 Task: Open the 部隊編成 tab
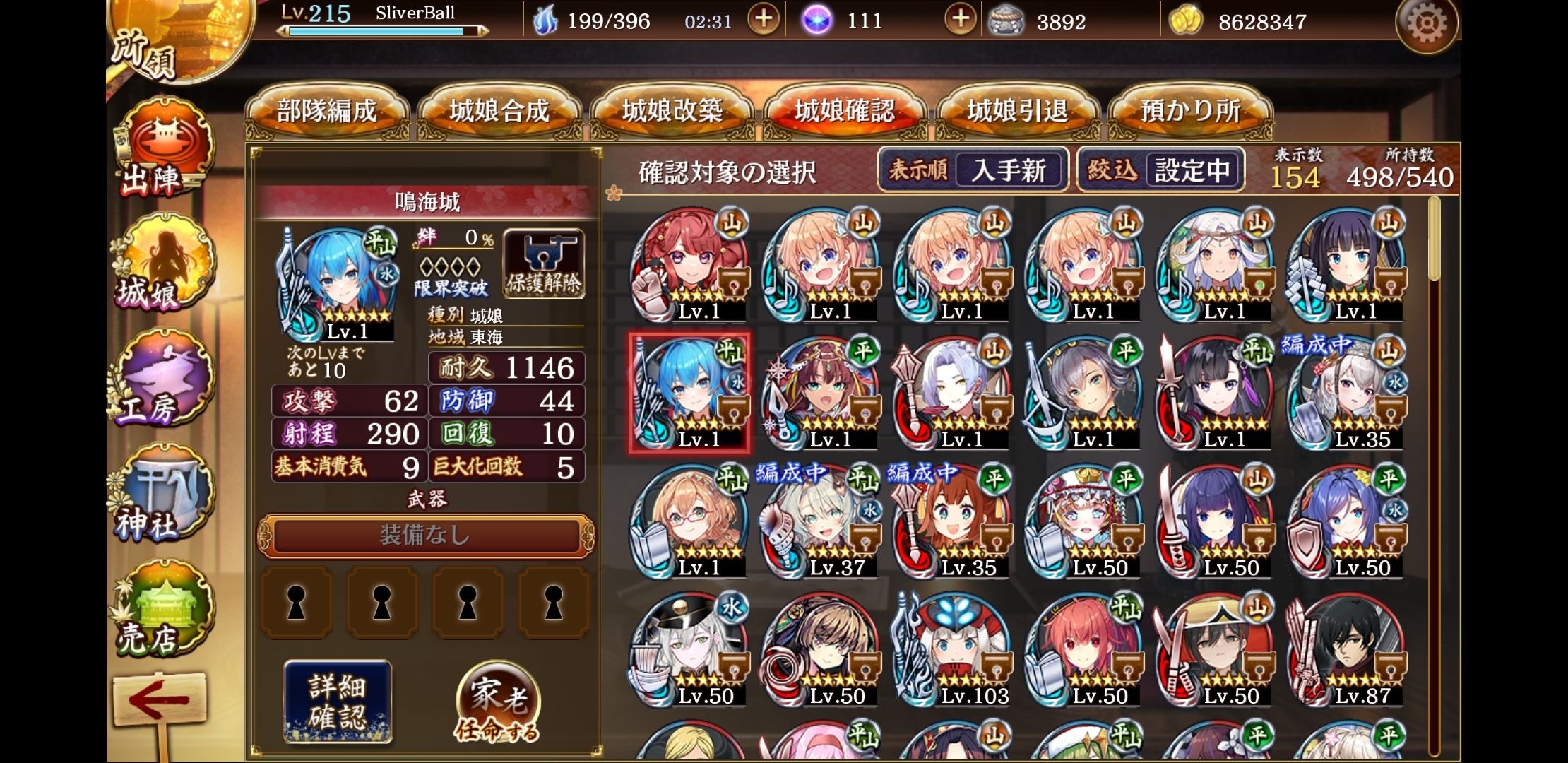pyautogui.click(x=326, y=112)
